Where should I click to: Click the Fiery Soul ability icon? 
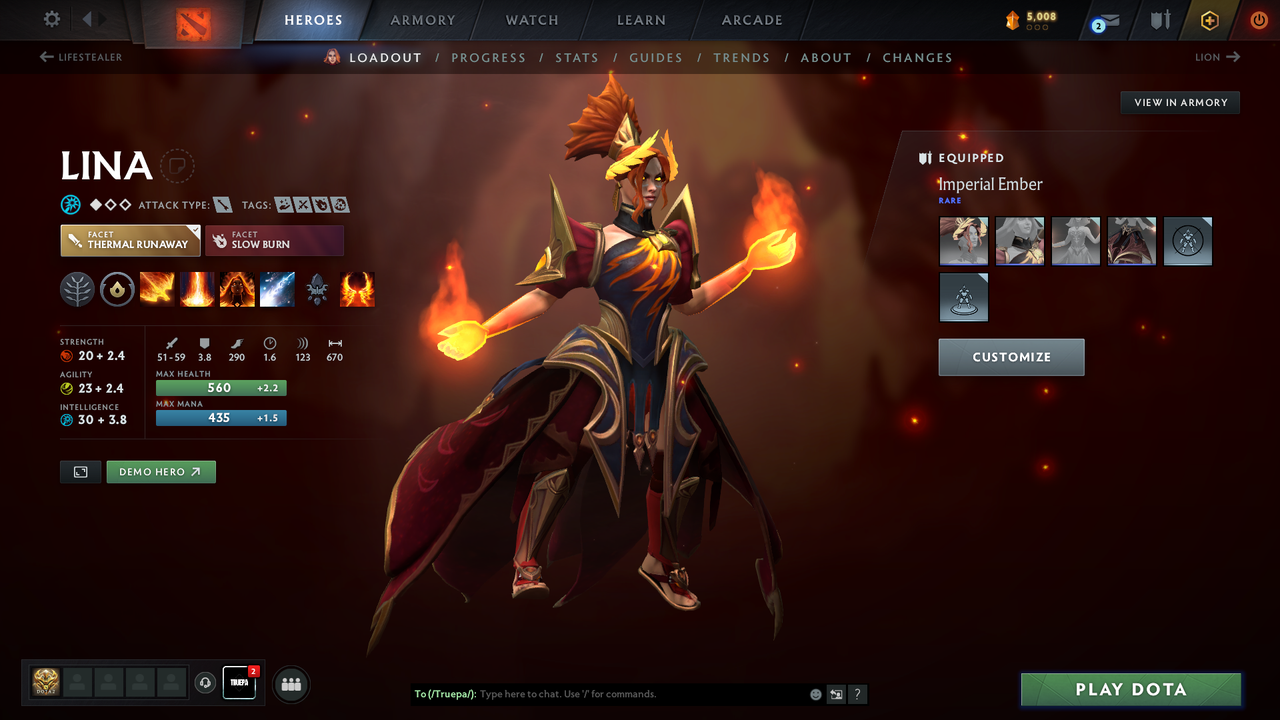click(x=237, y=289)
